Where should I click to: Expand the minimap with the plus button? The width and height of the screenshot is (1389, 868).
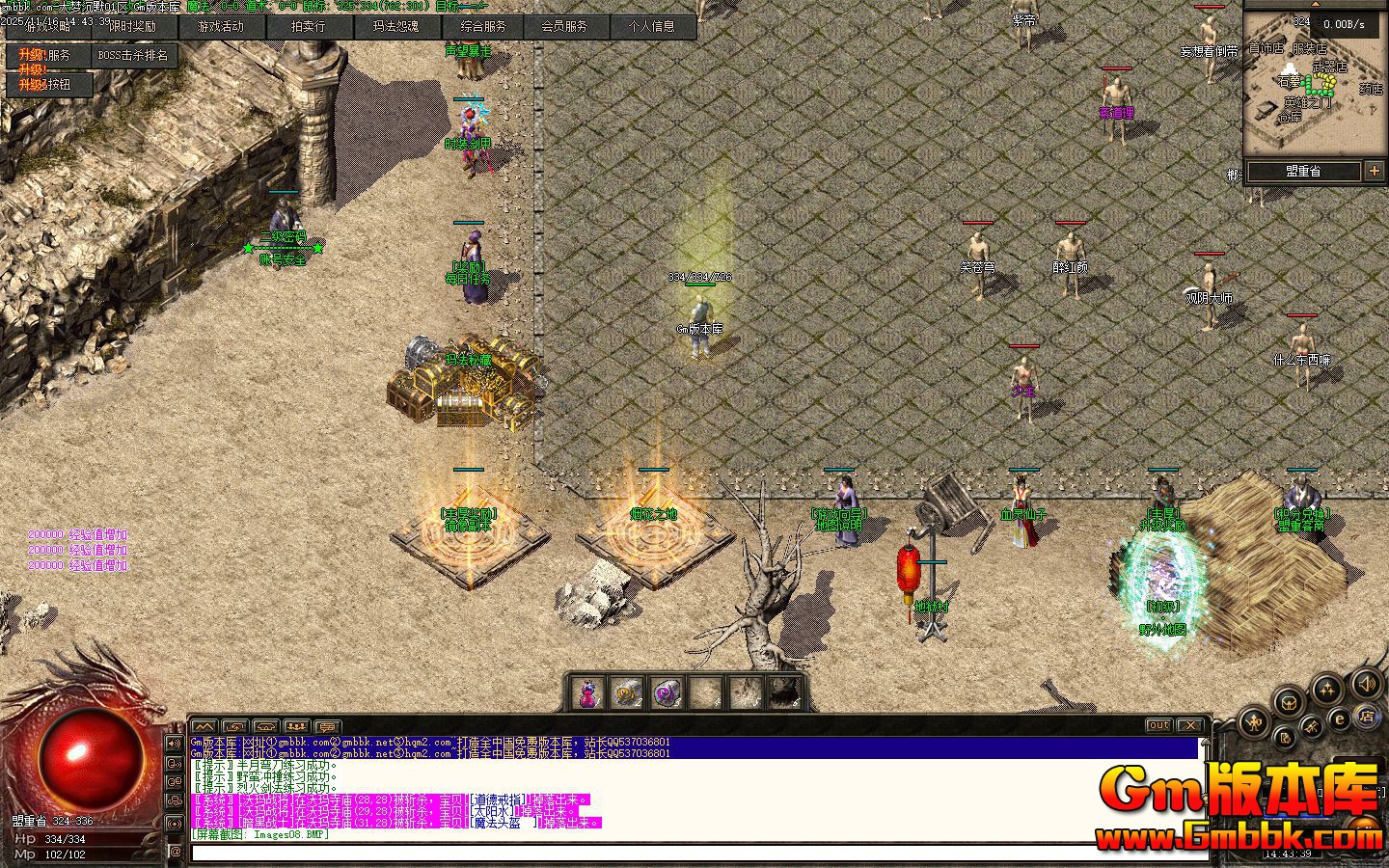[1375, 172]
